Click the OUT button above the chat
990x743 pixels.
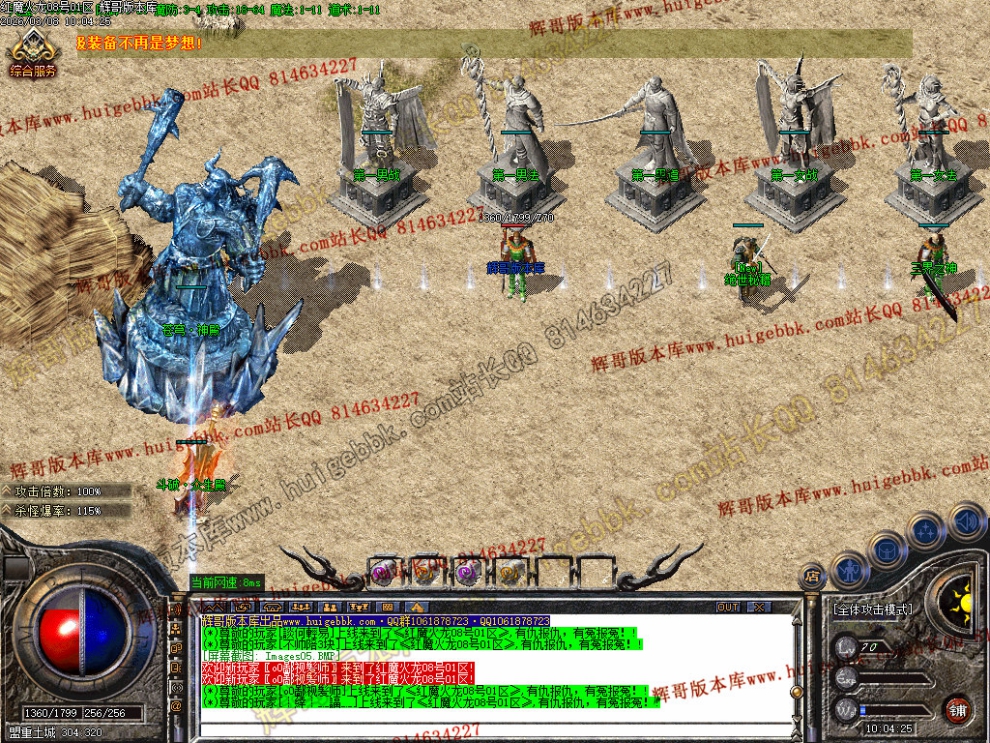coord(728,607)
